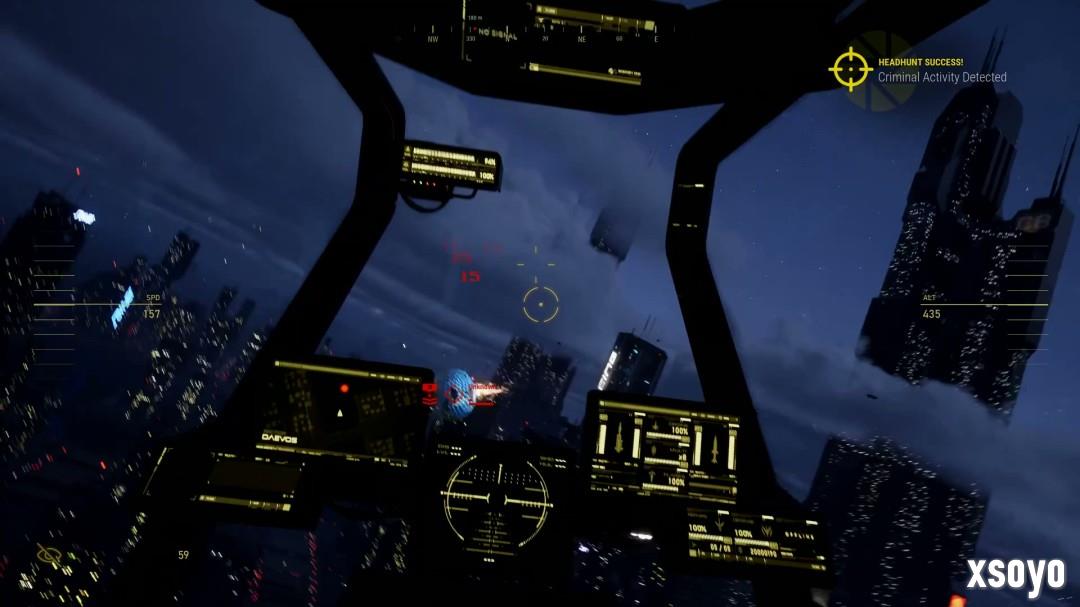Click the yellow swirl icon beside 59
The width and height of the screenshot is (1080, 607).
tap(48, 554)
